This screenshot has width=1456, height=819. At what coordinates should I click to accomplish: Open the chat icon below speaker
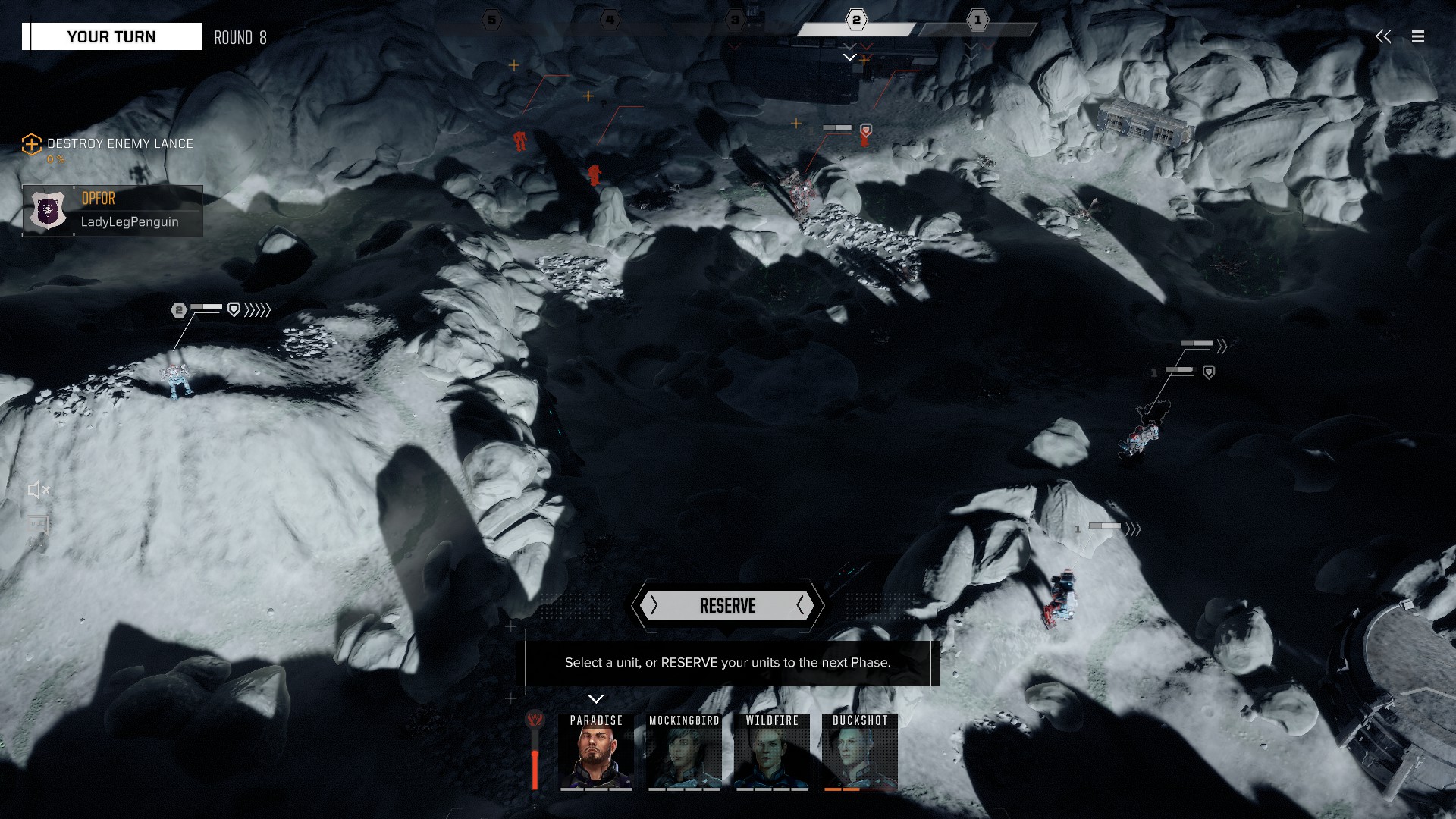37,527
